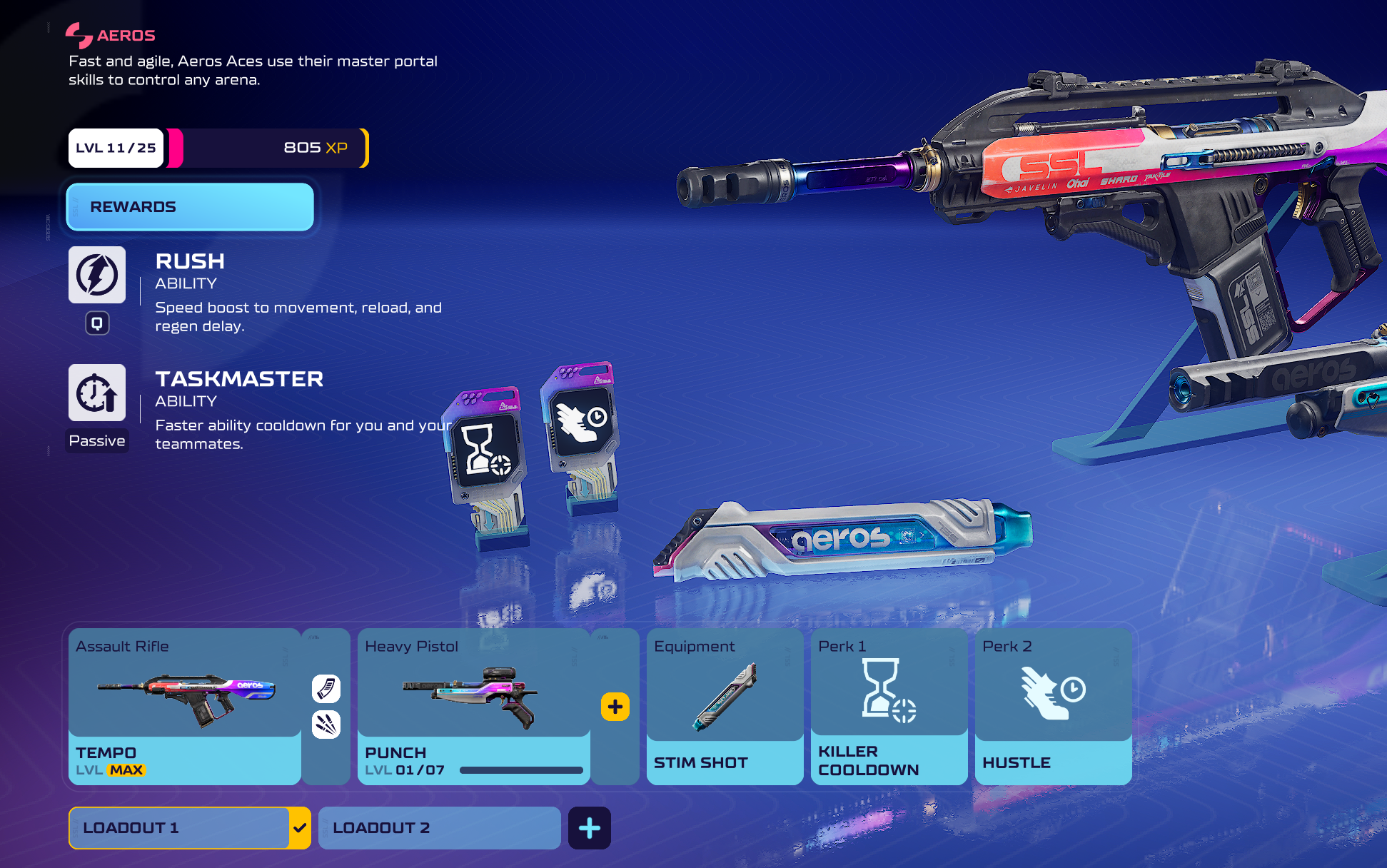
Task: Select the second assault rifle attachment icon
Action: (x=326, y=725)
